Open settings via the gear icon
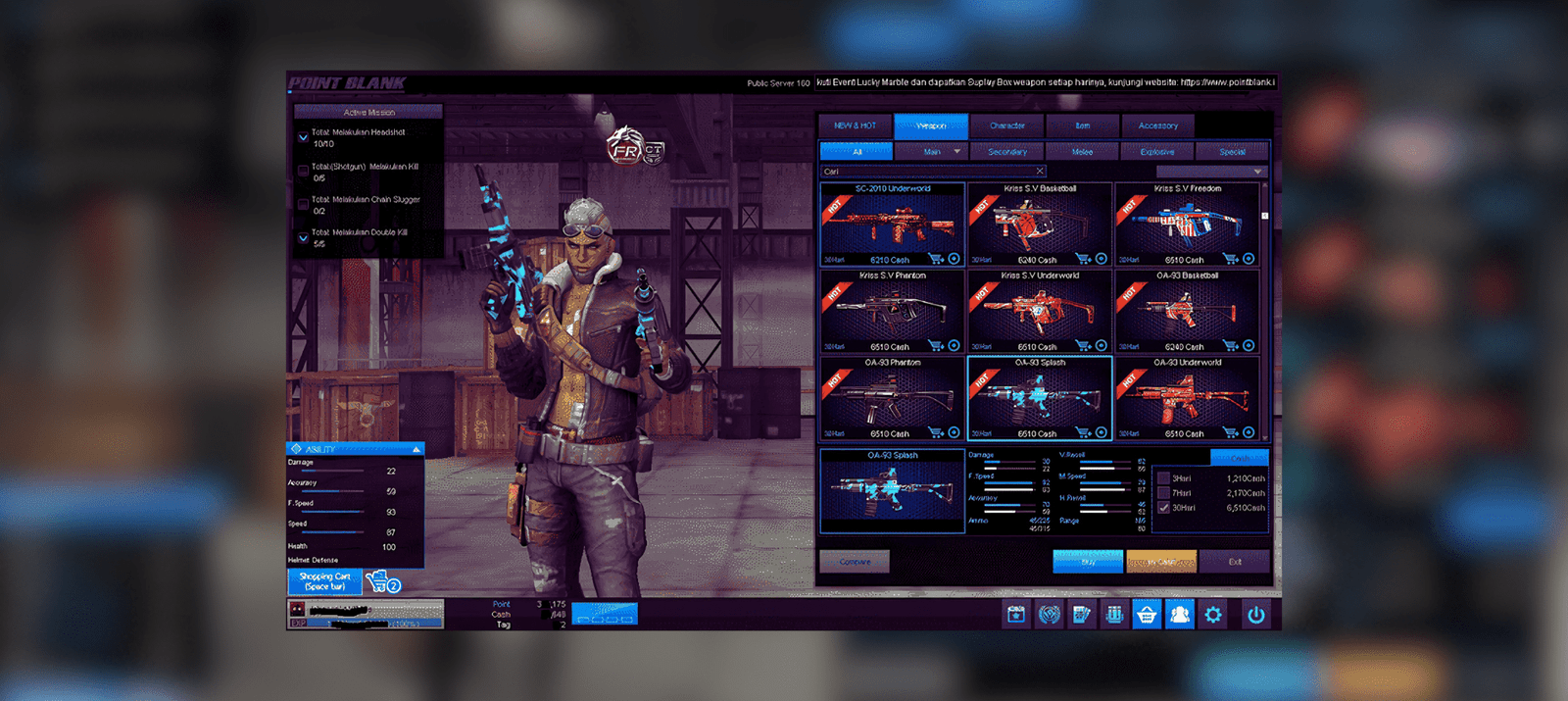Screen dimensions: 1568x701 [1213, 615]
